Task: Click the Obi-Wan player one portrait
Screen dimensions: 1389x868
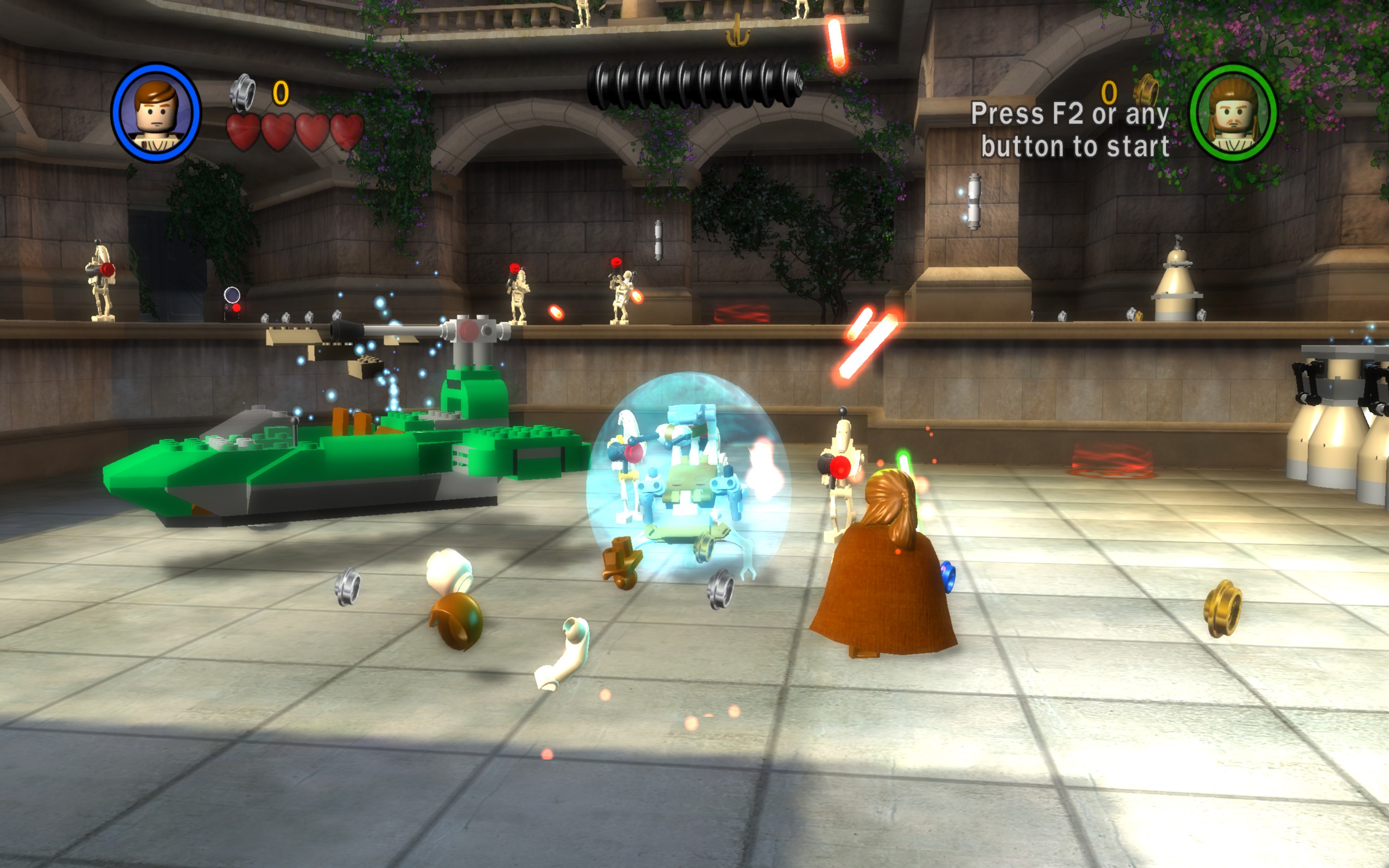Action: pos(156,112)
